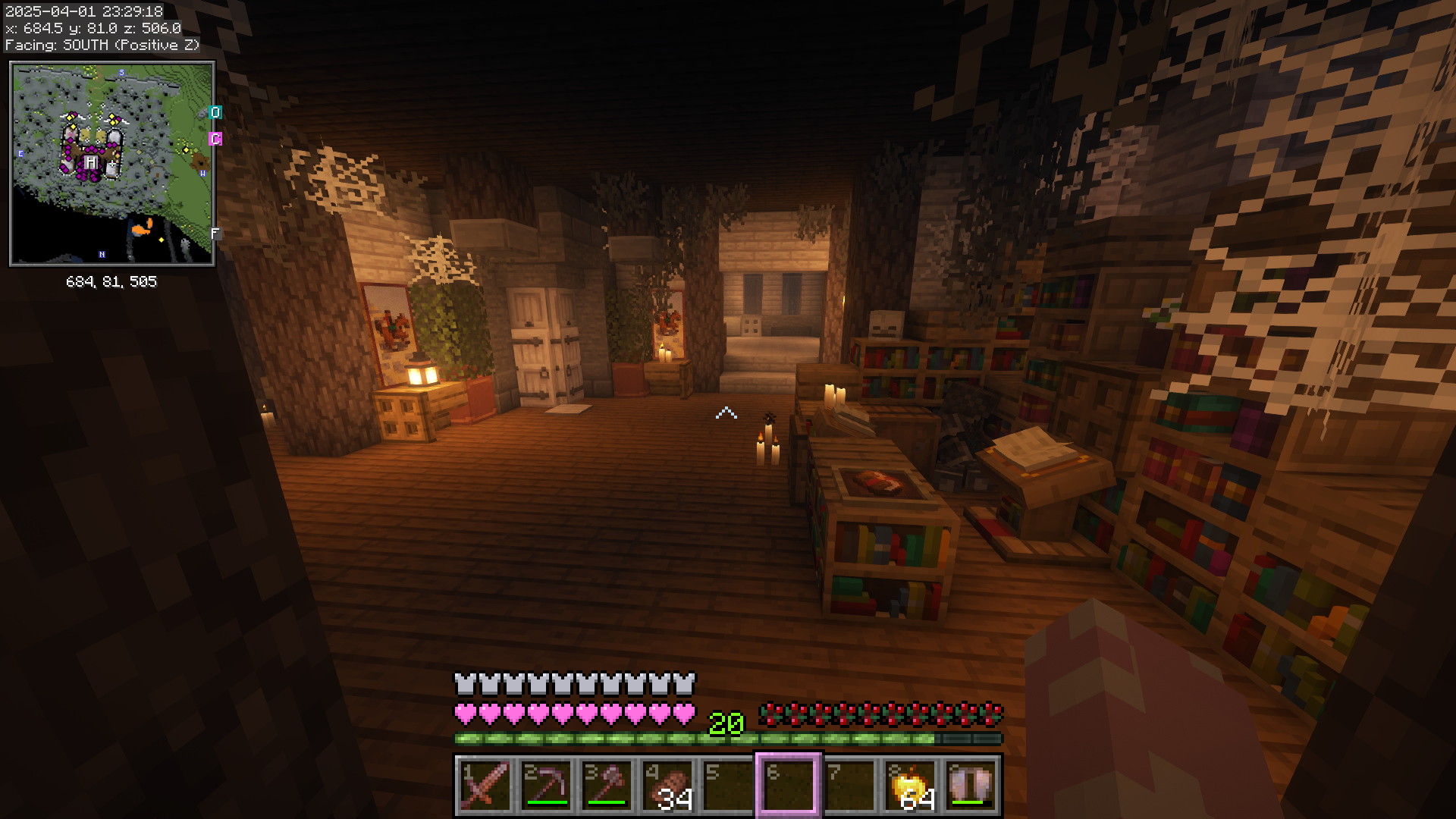Image resolution: width=1456 pixels, height=819 pixels.
Task: Click the teal O waypoint marker
Action: click(215, 113)
